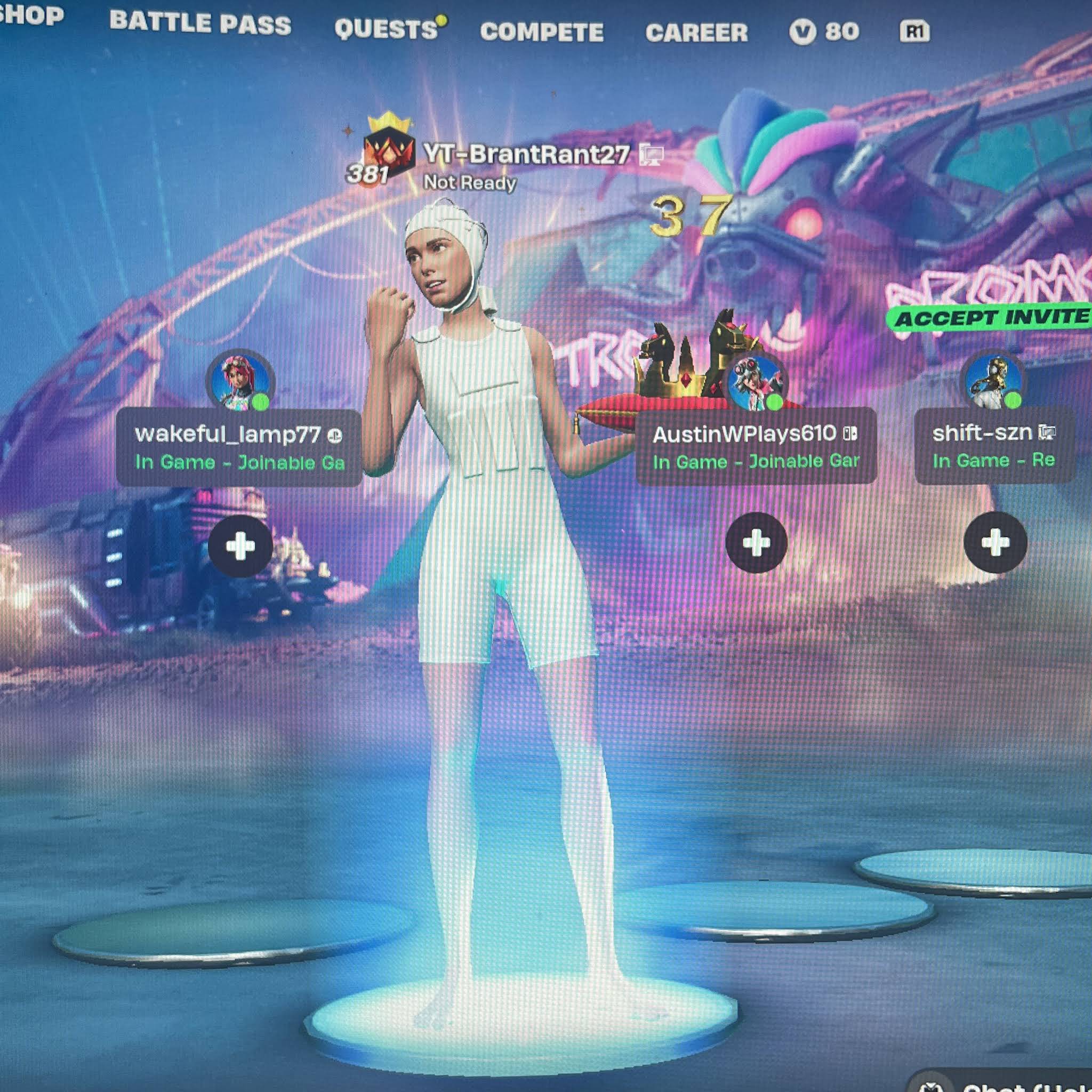
Task: Select AustinWPlays610's friend card
Action: [x=756, y=446]
